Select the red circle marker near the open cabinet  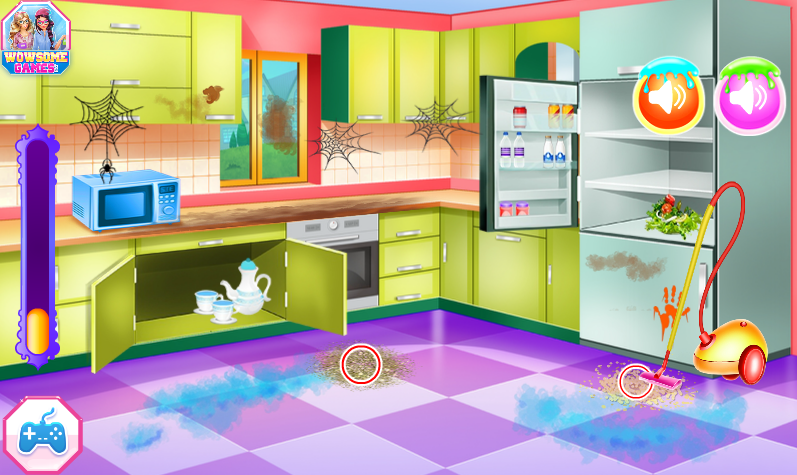point(360,364)
